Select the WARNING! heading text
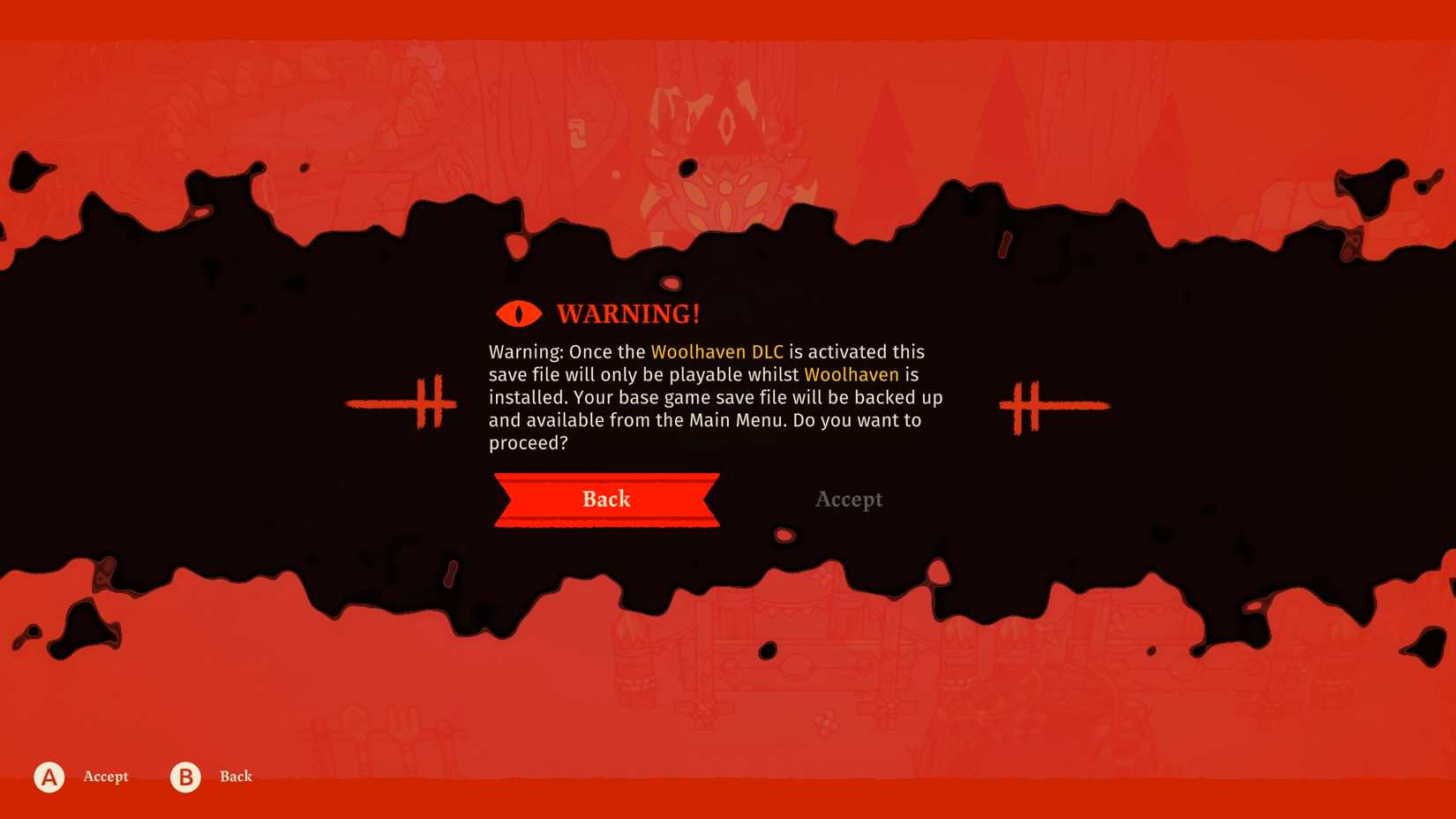 (x=627, y=312)
